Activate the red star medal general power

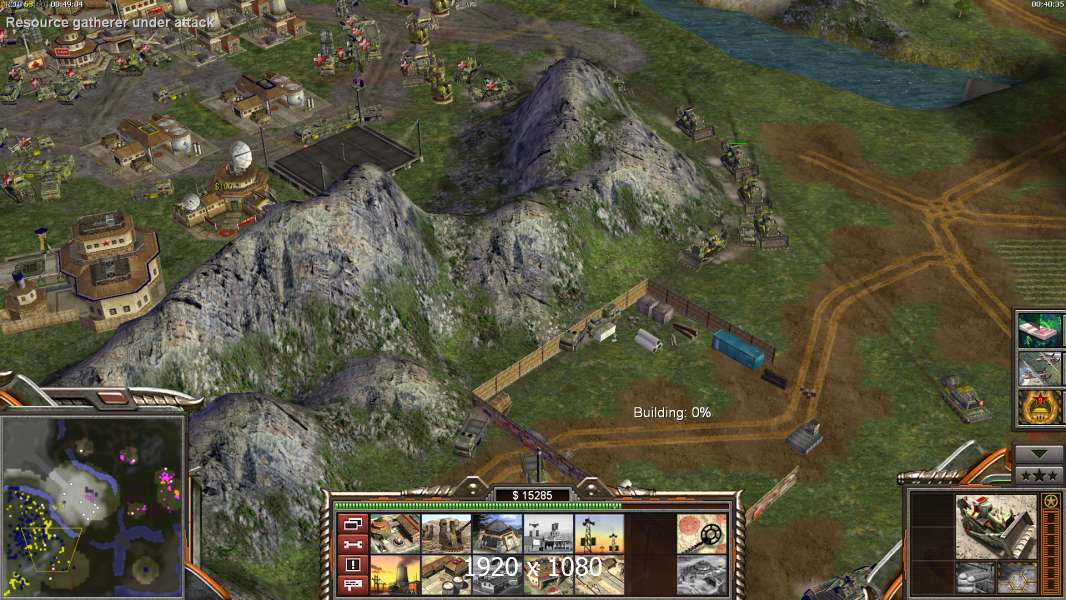tap(1039, 408)
